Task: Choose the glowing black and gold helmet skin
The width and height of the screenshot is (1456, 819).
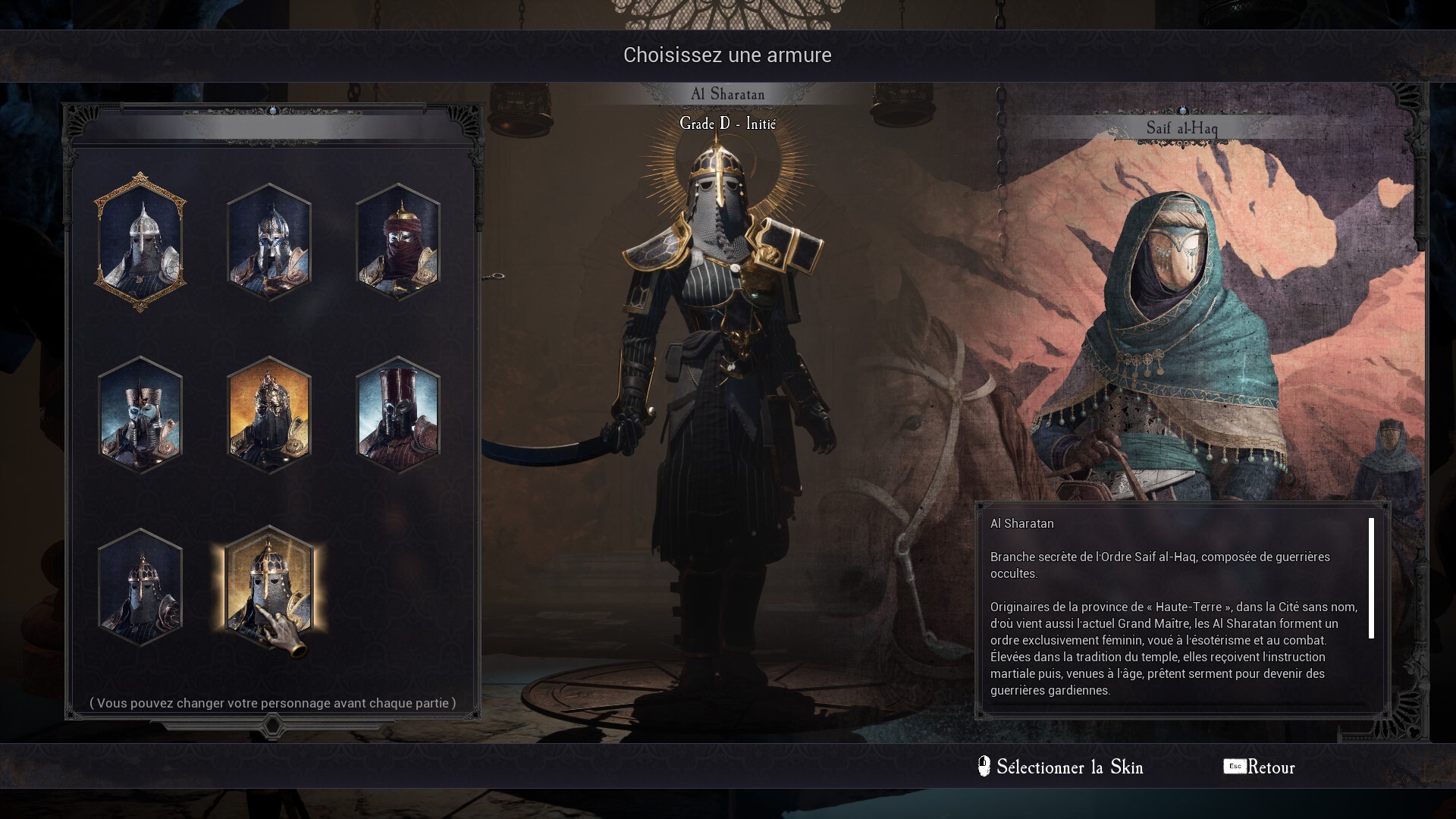Action: coord(269,588)
